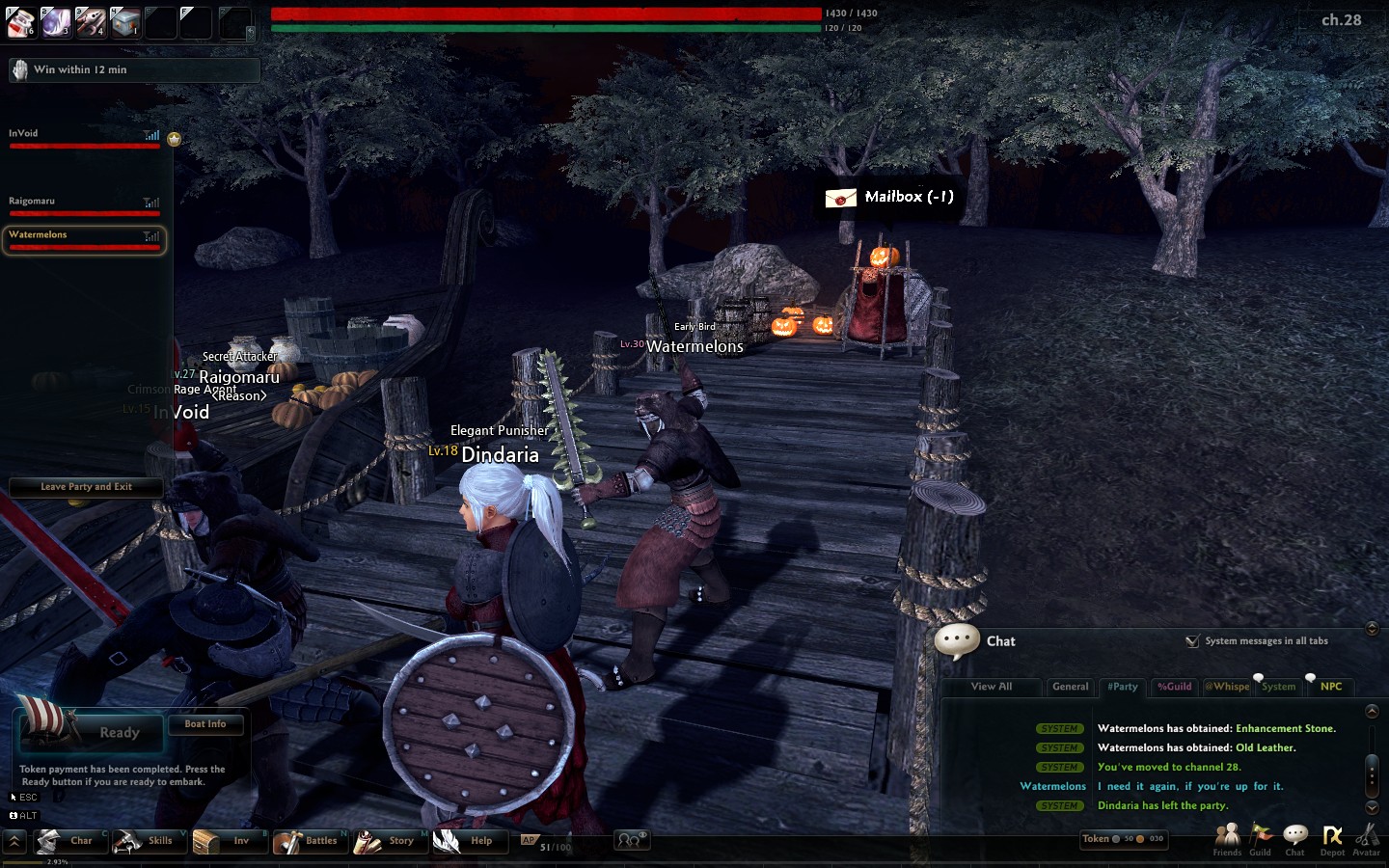Click the Ready button to embark
Screen dimensions: 1389x868
[x=118, y=733]
